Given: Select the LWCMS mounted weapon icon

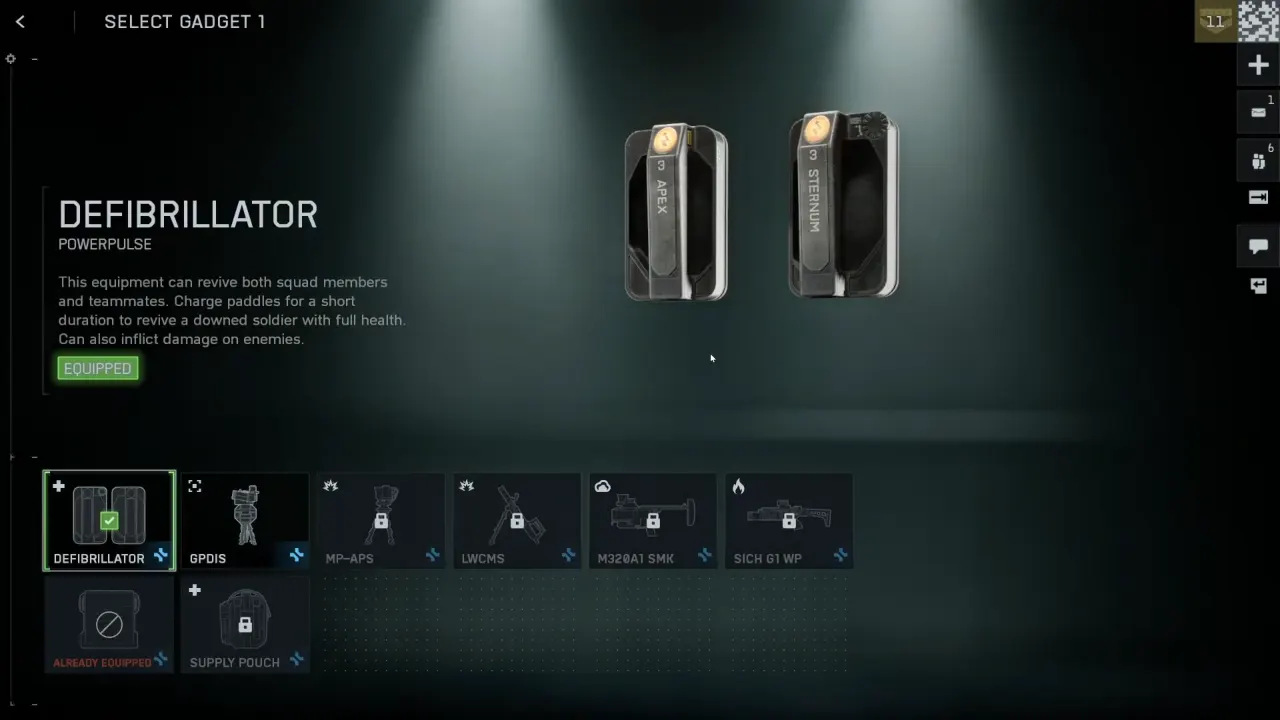Looking at the screenshot, I should click(x=517, y=515).
